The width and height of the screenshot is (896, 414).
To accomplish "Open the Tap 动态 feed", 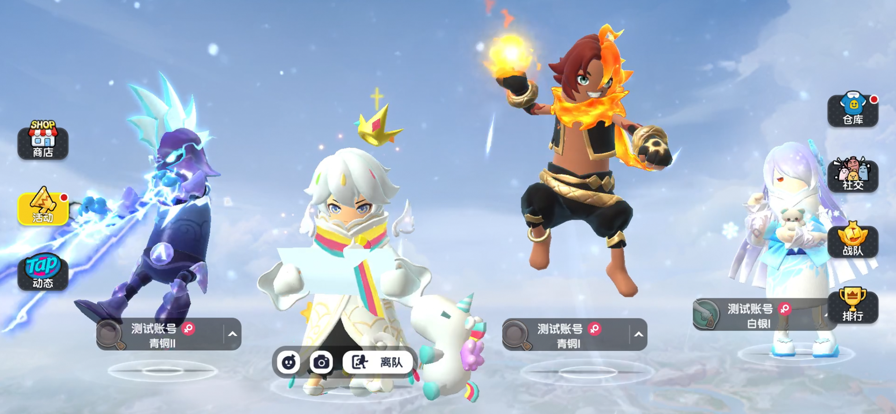I will 42,272.
